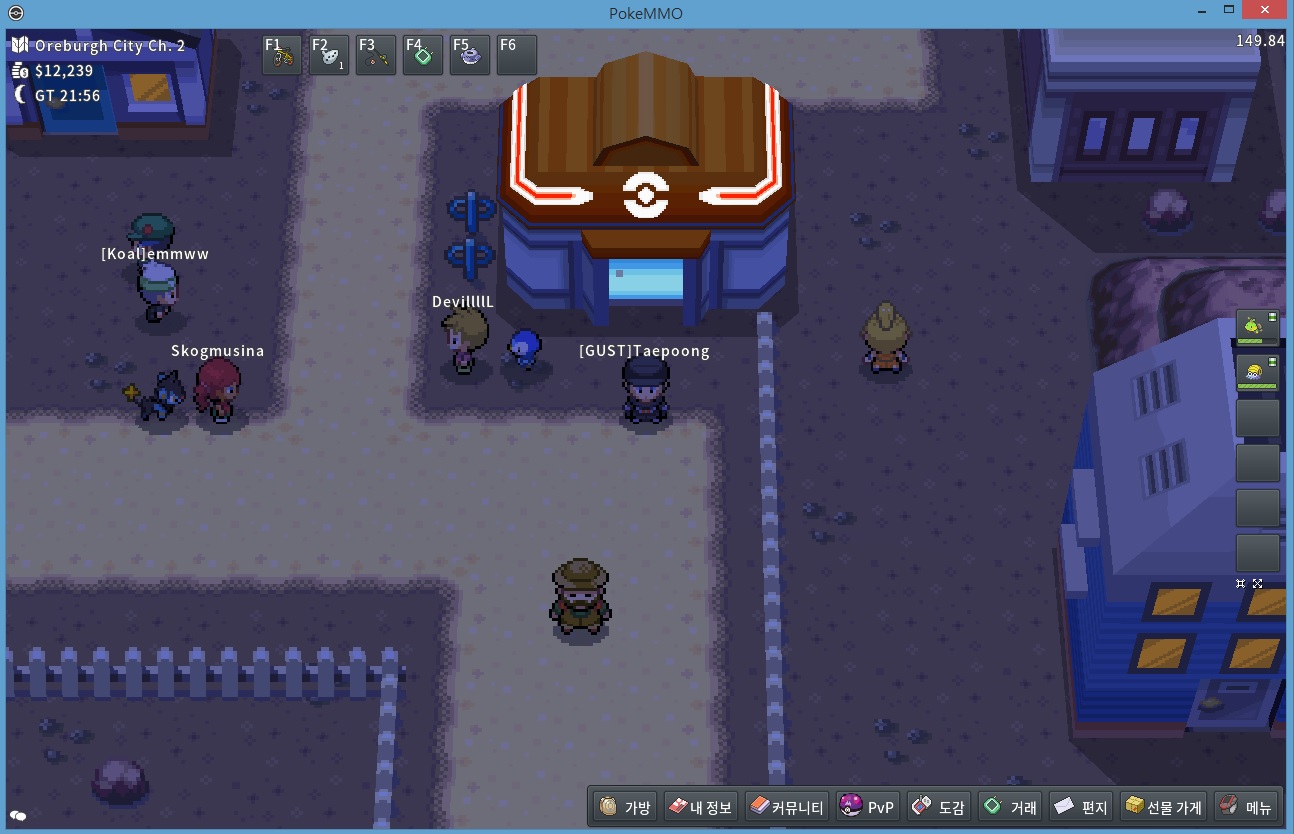
Task: Click the expand arrows icon under party slots
Action: tap(1257, 584)
